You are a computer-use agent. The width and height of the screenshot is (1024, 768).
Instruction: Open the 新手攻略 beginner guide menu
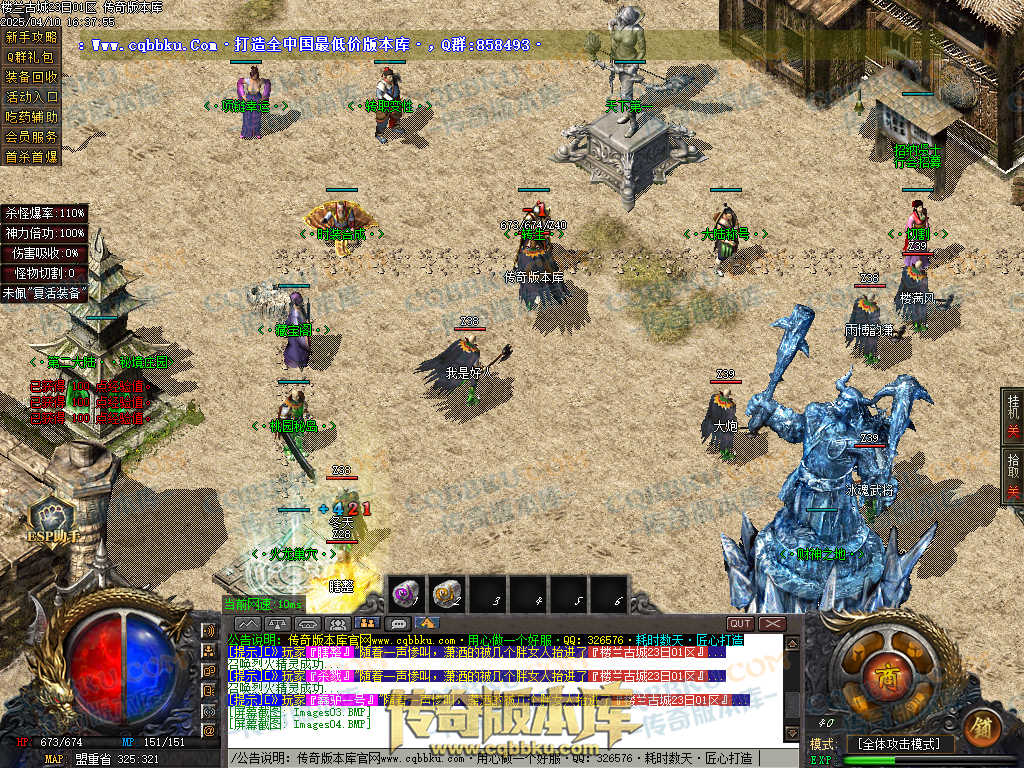(31, 37)
